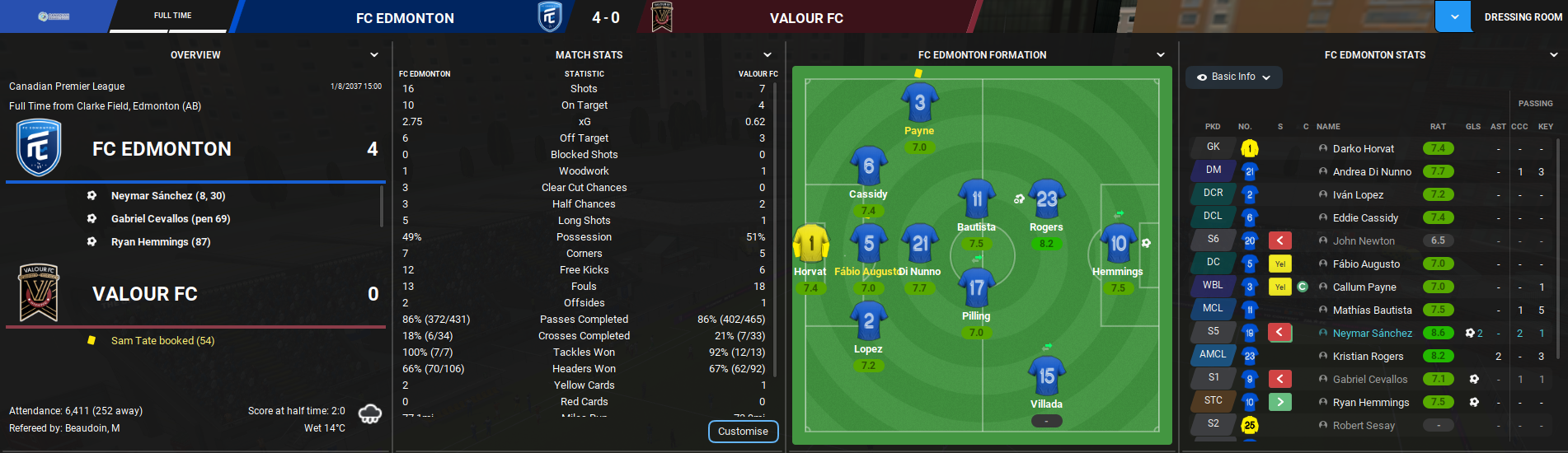Expand the Overview panel dropdown
Viewport: 1568px width, 453px height.
tap(374, 55)
